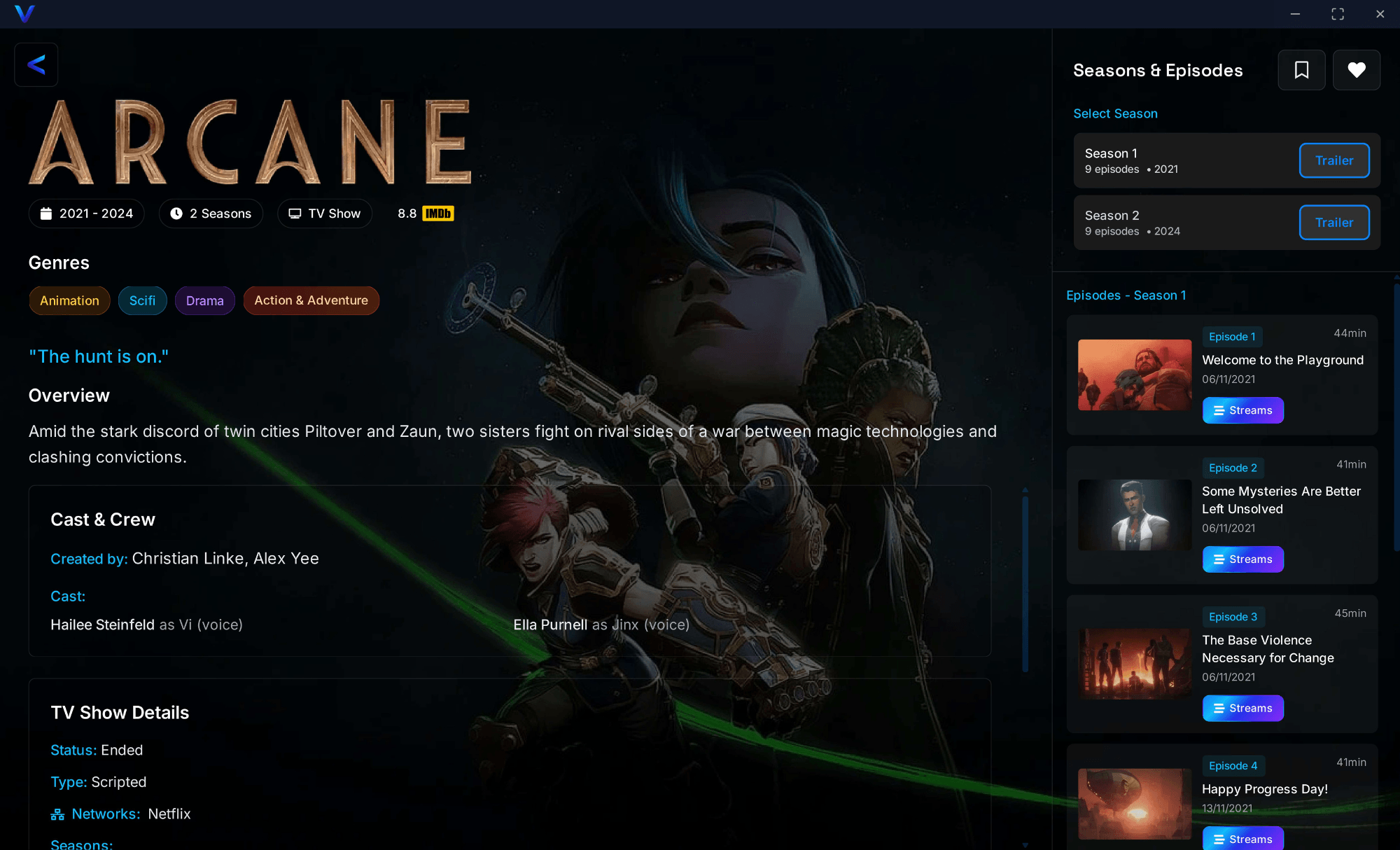Enter fullscreen using the titlebar icon
1400x850 pixels.
[x=1337, y=13]
